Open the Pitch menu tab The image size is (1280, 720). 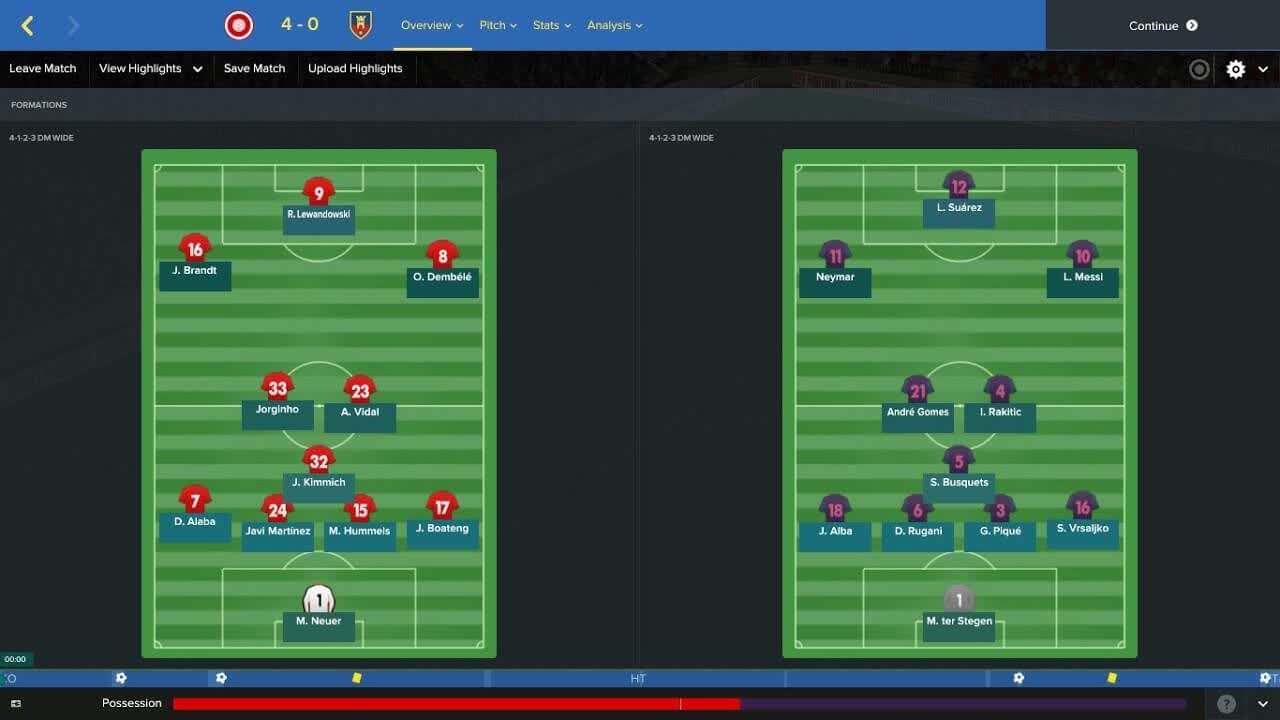tap(498, 26)
